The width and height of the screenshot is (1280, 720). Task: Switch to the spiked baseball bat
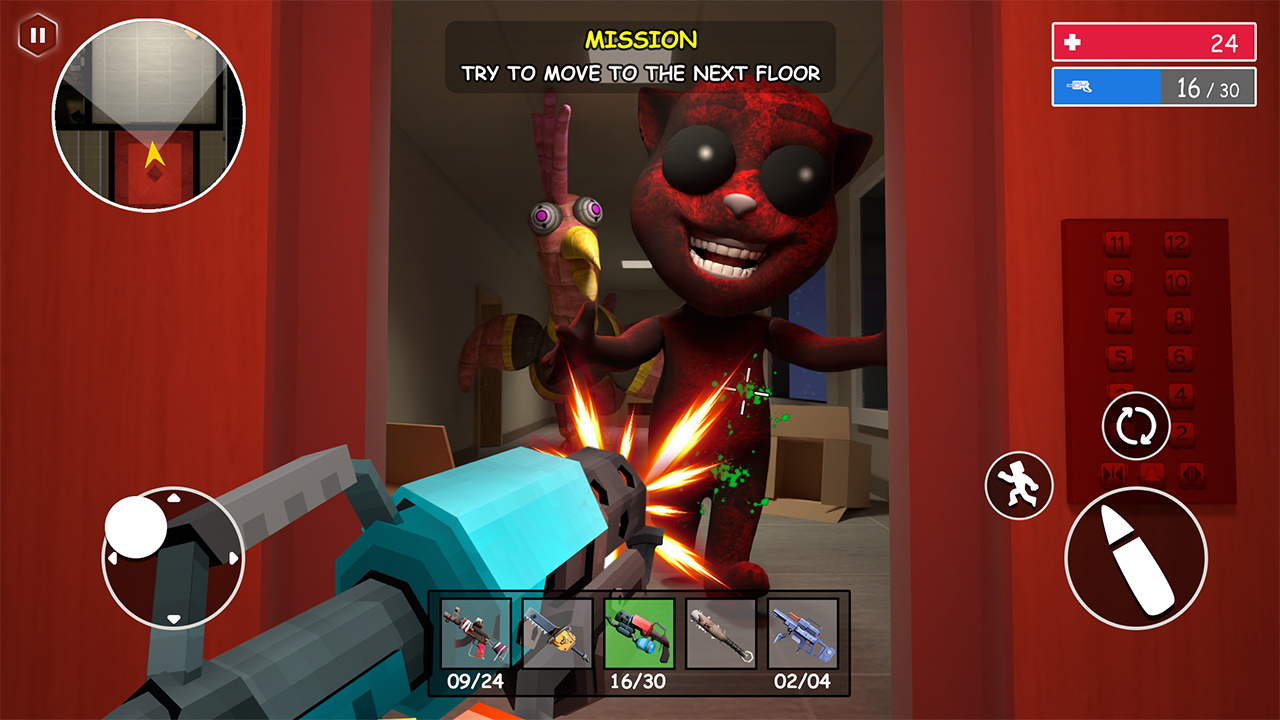721,633
